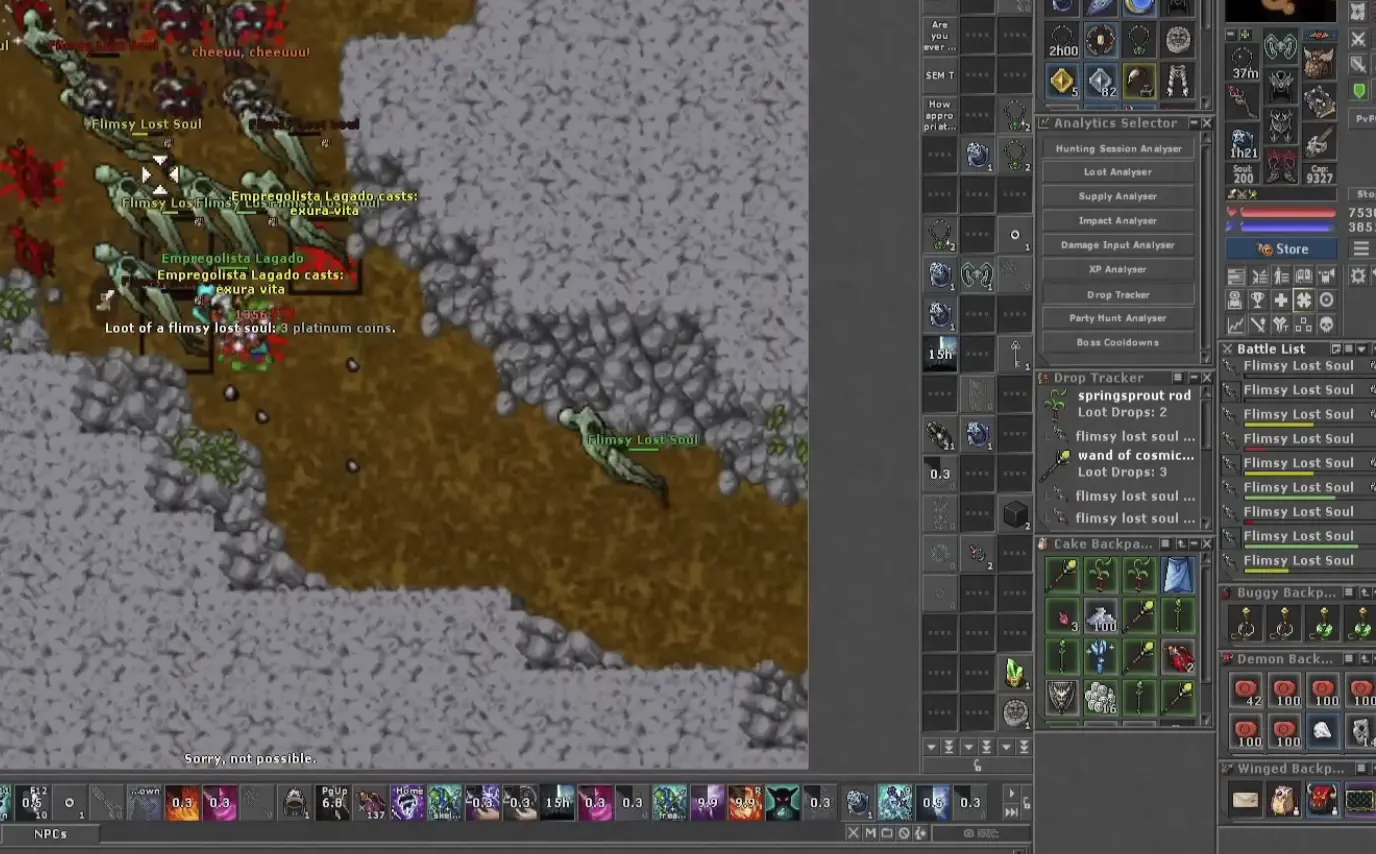The height and width of the screenshot is (854, 1376).
Task: Toggle the action bar padlock
Action: coord(977,766)
